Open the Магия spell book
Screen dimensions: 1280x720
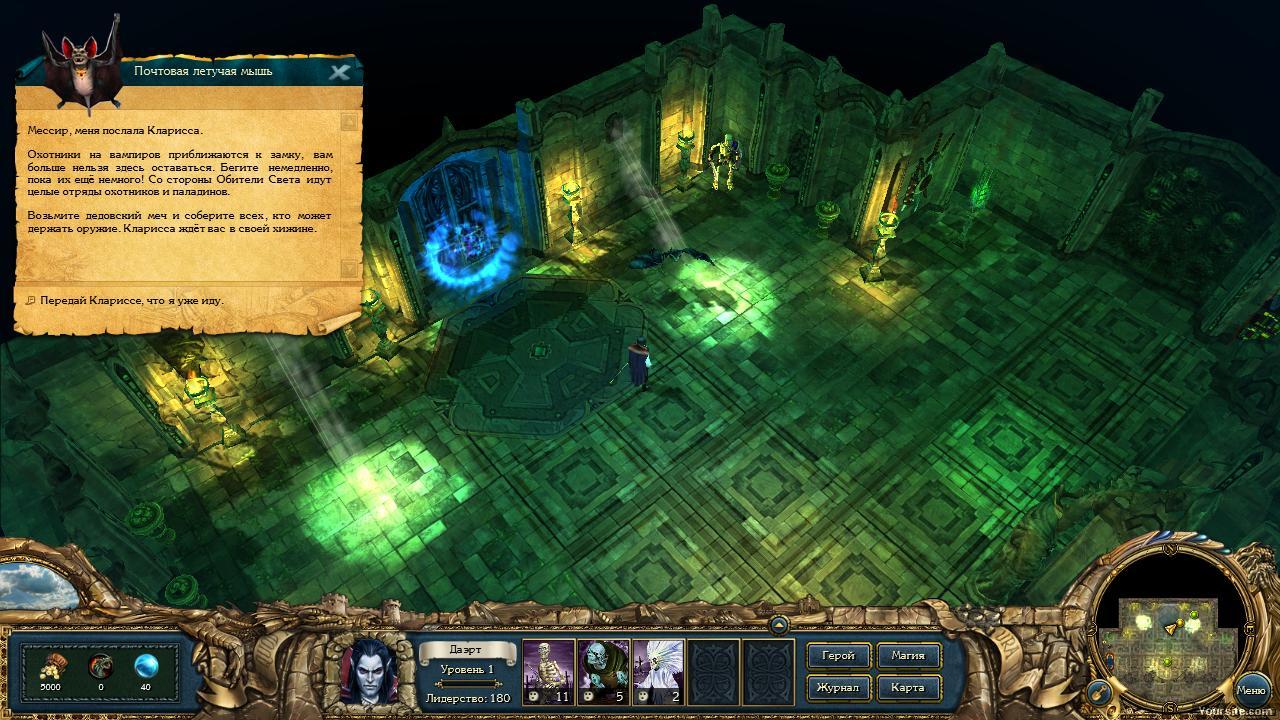point(908,656)
